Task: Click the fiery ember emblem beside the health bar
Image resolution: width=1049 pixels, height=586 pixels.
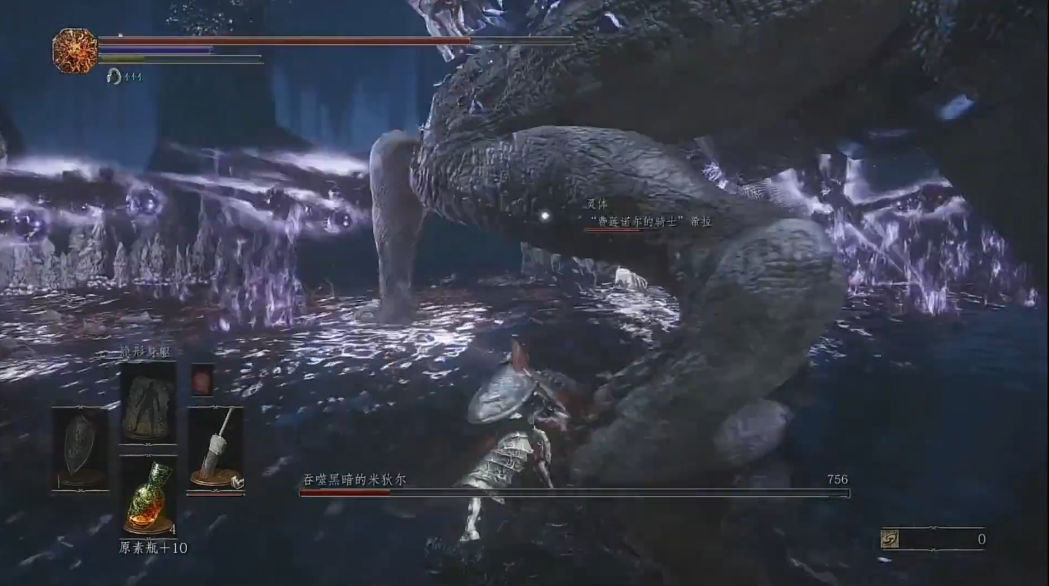Action: click(x=75, y=51)
